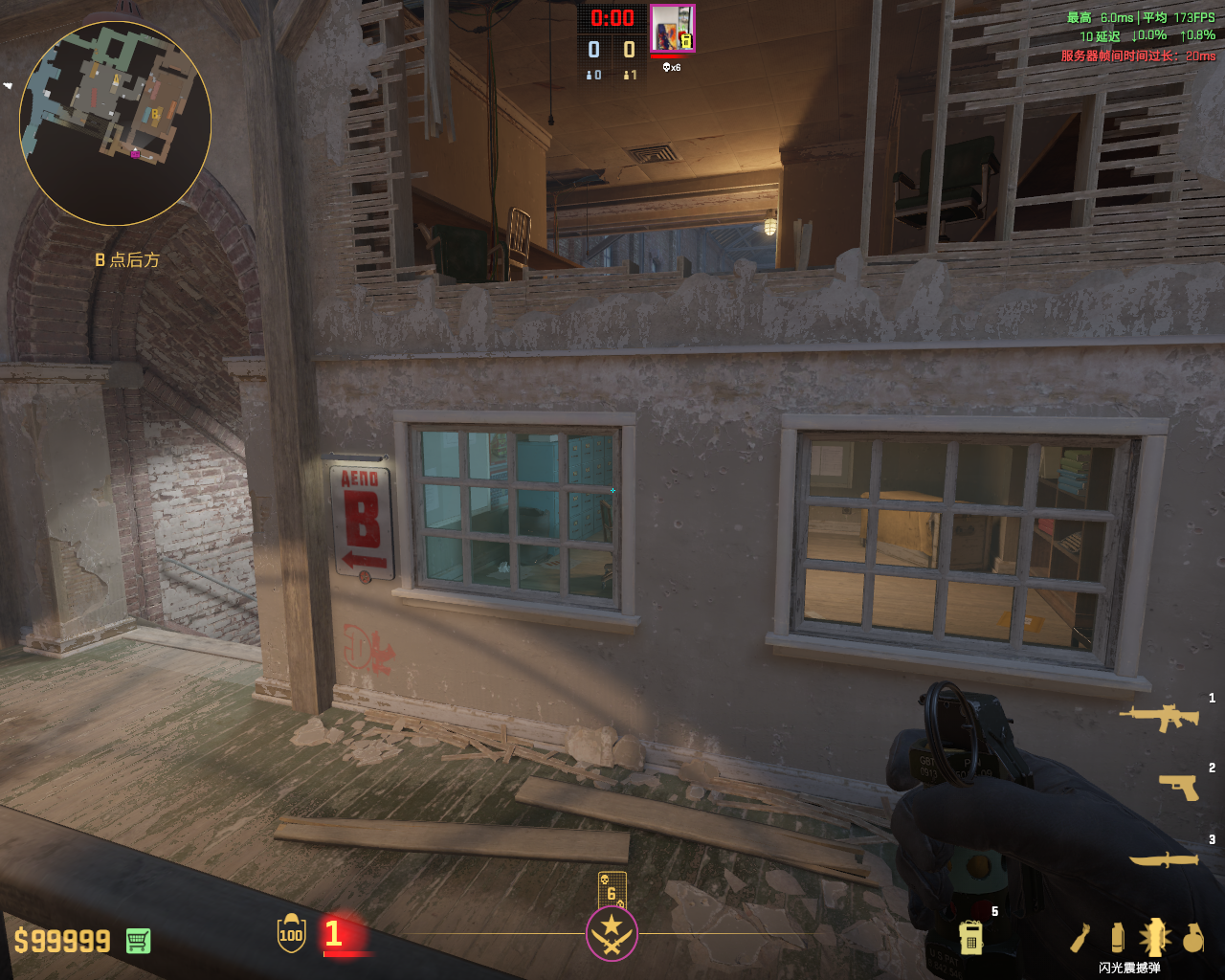Open the buy menu shopping cart icon
The image size is (1225, 980).
click(138, 941)
